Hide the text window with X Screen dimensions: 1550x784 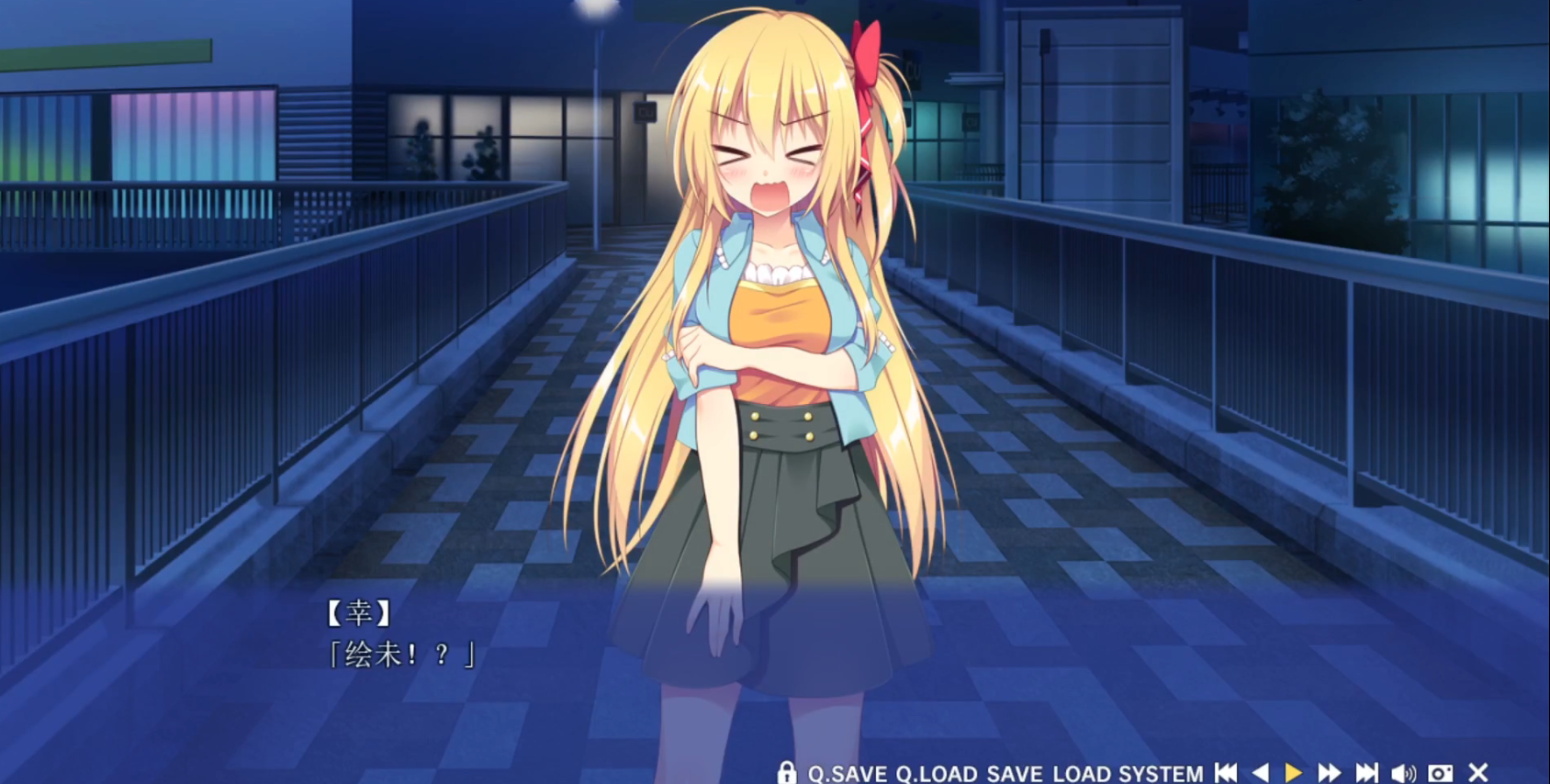[1477, 773]
